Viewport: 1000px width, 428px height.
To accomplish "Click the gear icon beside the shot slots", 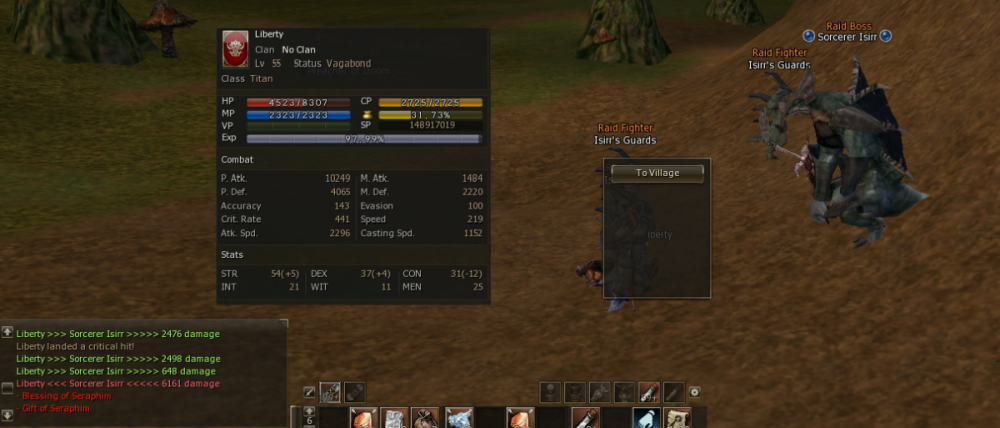I will pos(695,392).
